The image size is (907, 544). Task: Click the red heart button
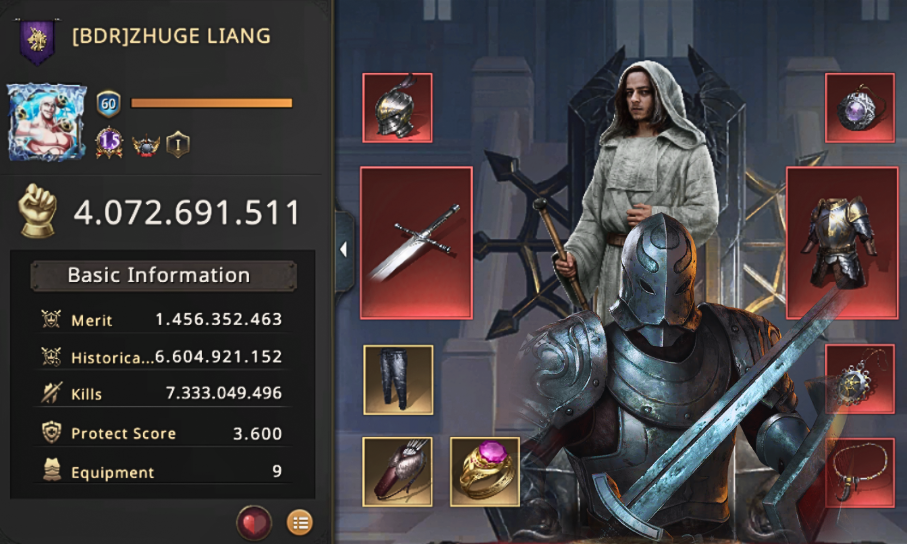coord(254,522)
